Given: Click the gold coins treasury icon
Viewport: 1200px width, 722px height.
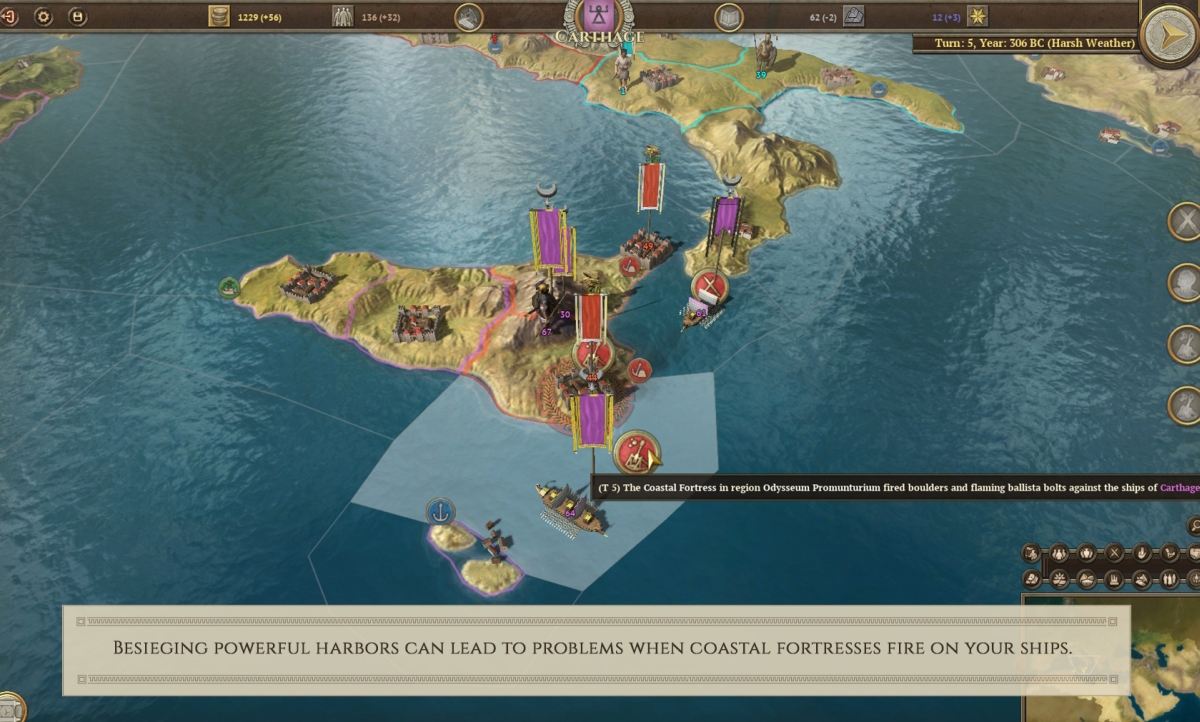Looking at the screenshot, I should click(219, 16).
